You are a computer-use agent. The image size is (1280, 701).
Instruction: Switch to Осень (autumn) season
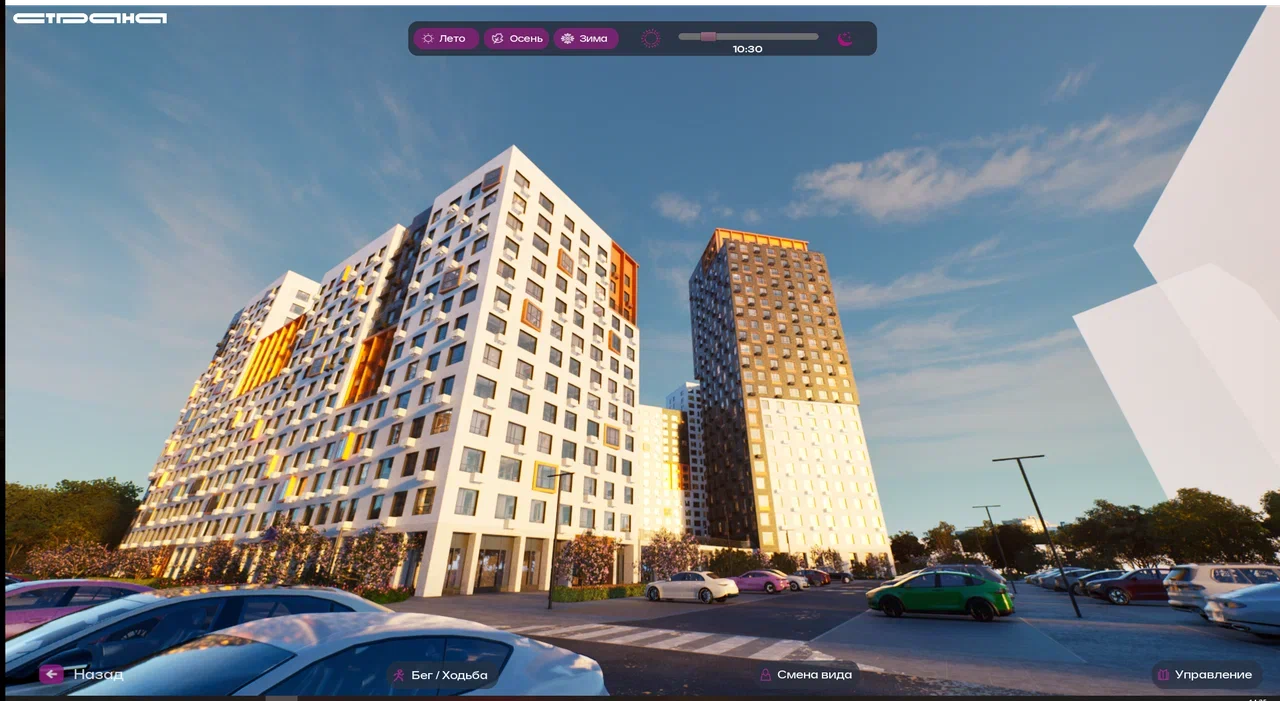[516, 39]
